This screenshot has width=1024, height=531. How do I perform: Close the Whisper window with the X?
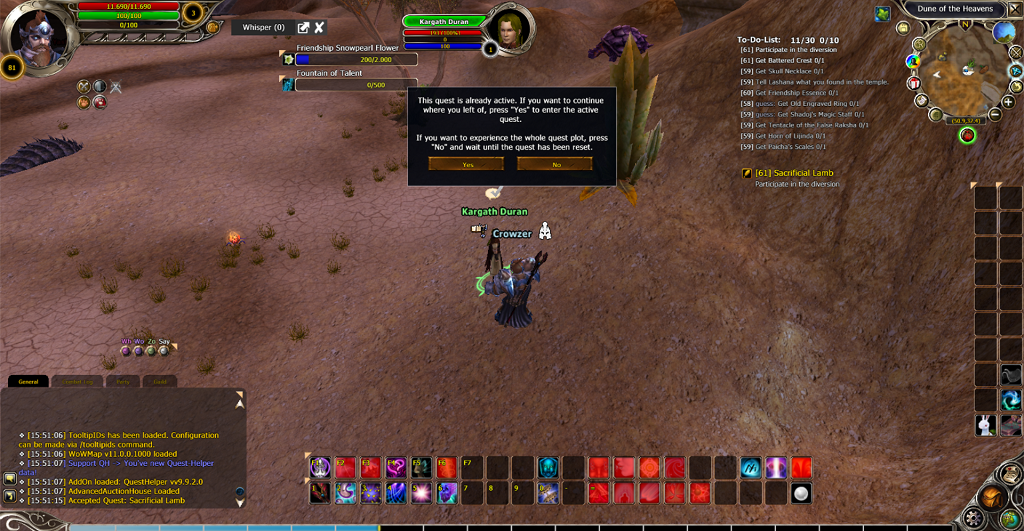pos(319,27)
